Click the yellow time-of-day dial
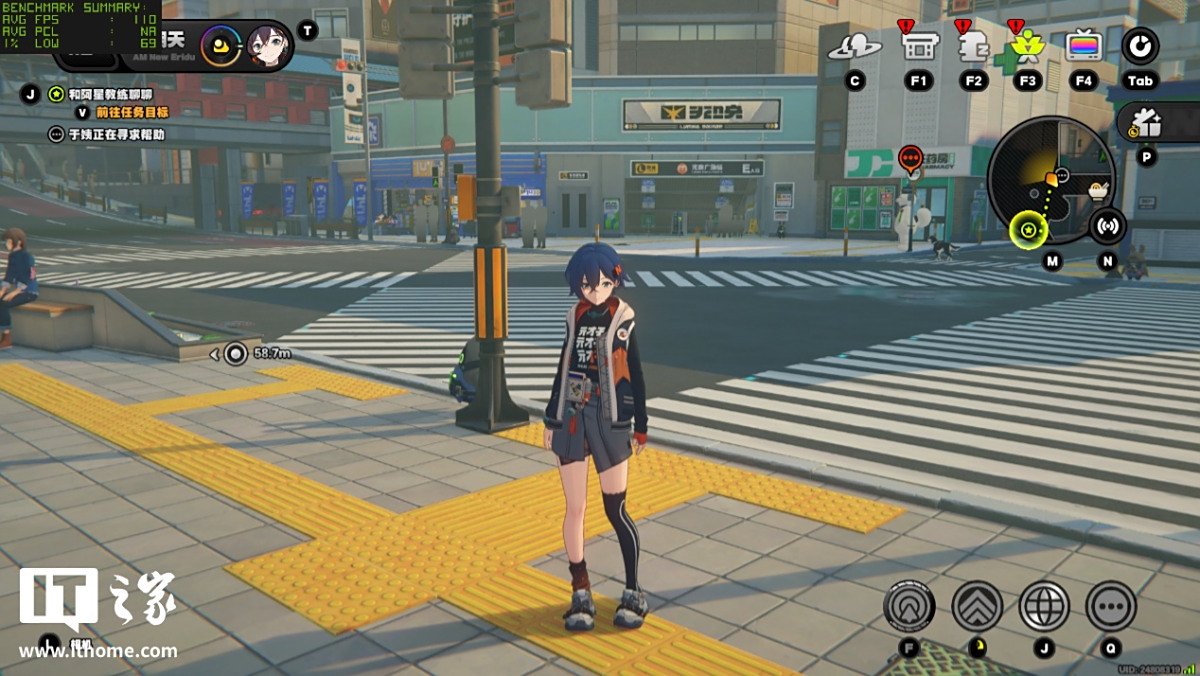The height and width of the screenshot is (676, 1200). coord(220,44)
